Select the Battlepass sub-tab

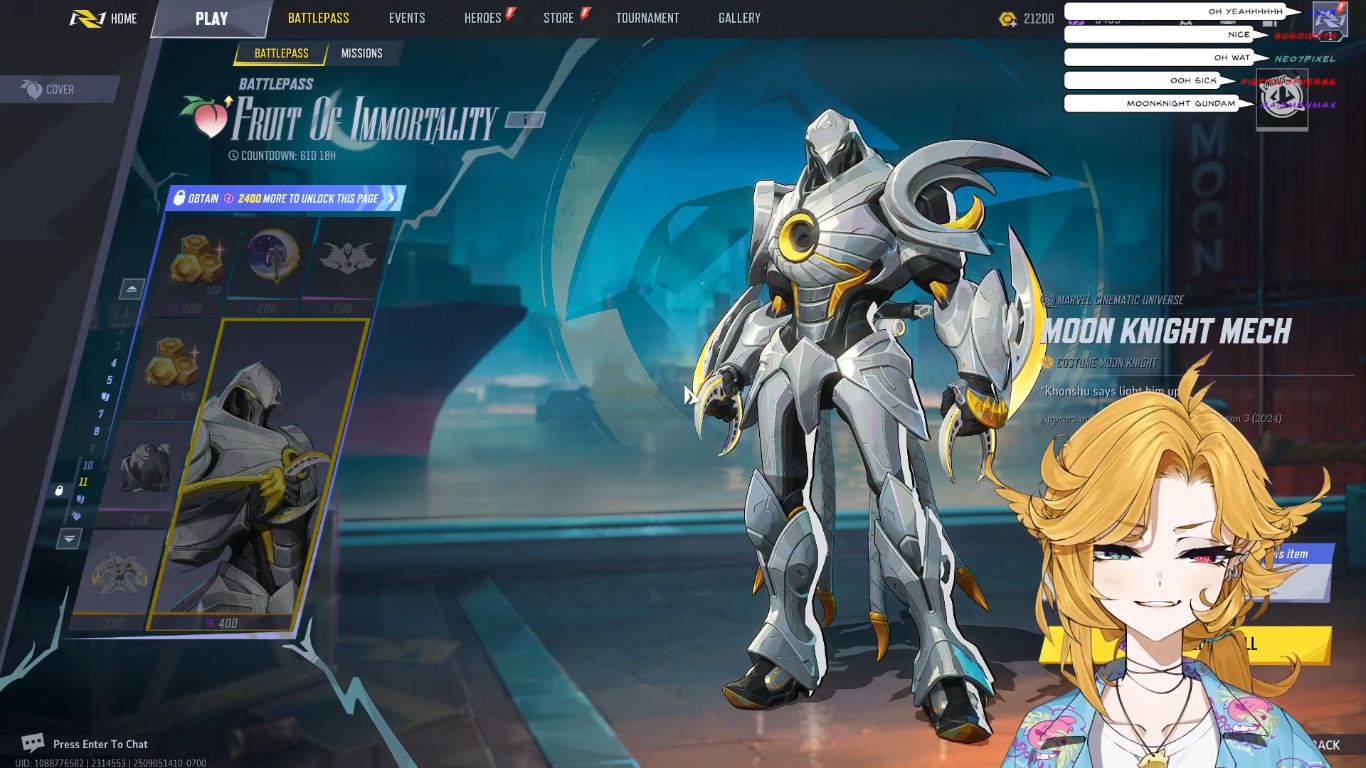[x=281, y=53]
